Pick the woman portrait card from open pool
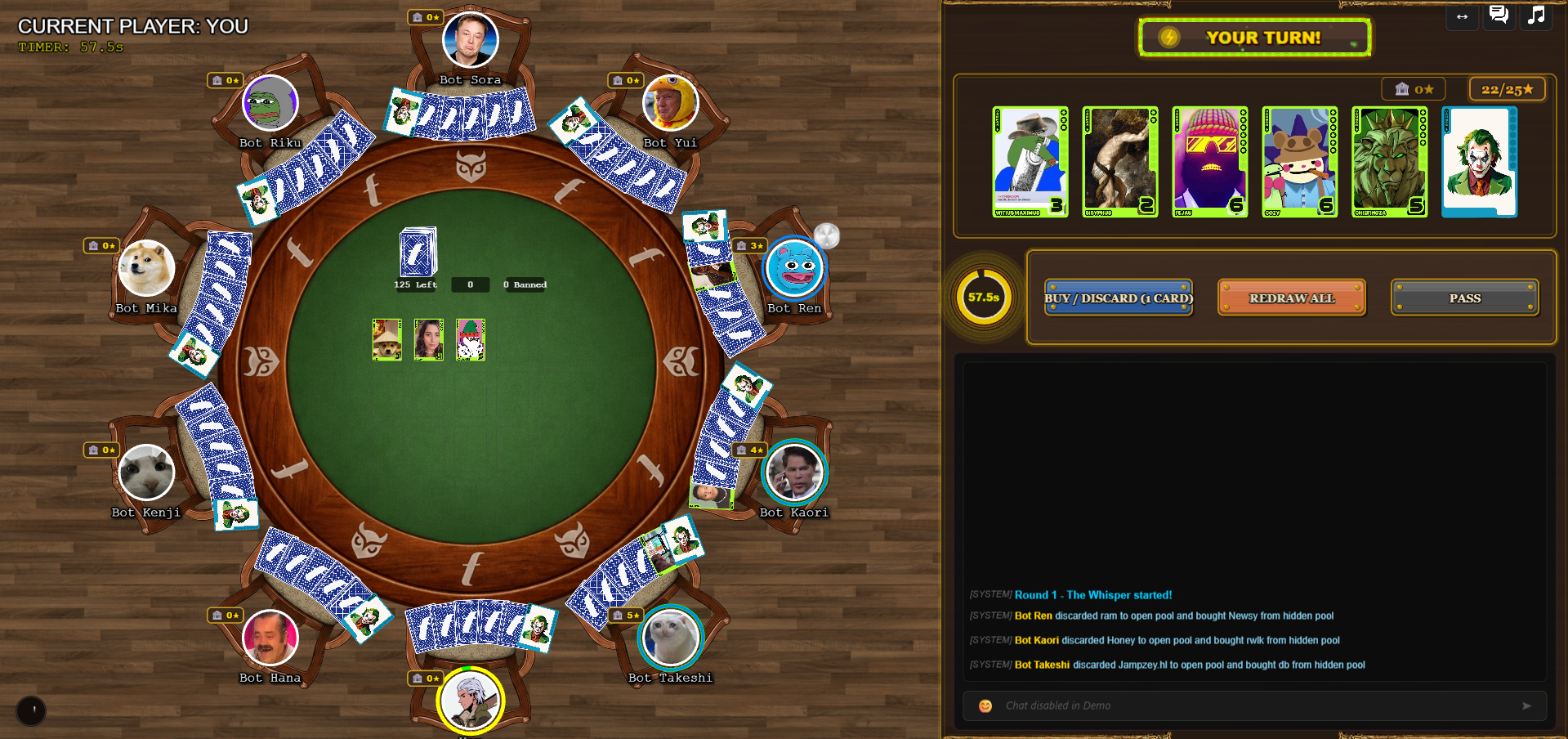Screen dimensions: 1568x739 (429, 339)
